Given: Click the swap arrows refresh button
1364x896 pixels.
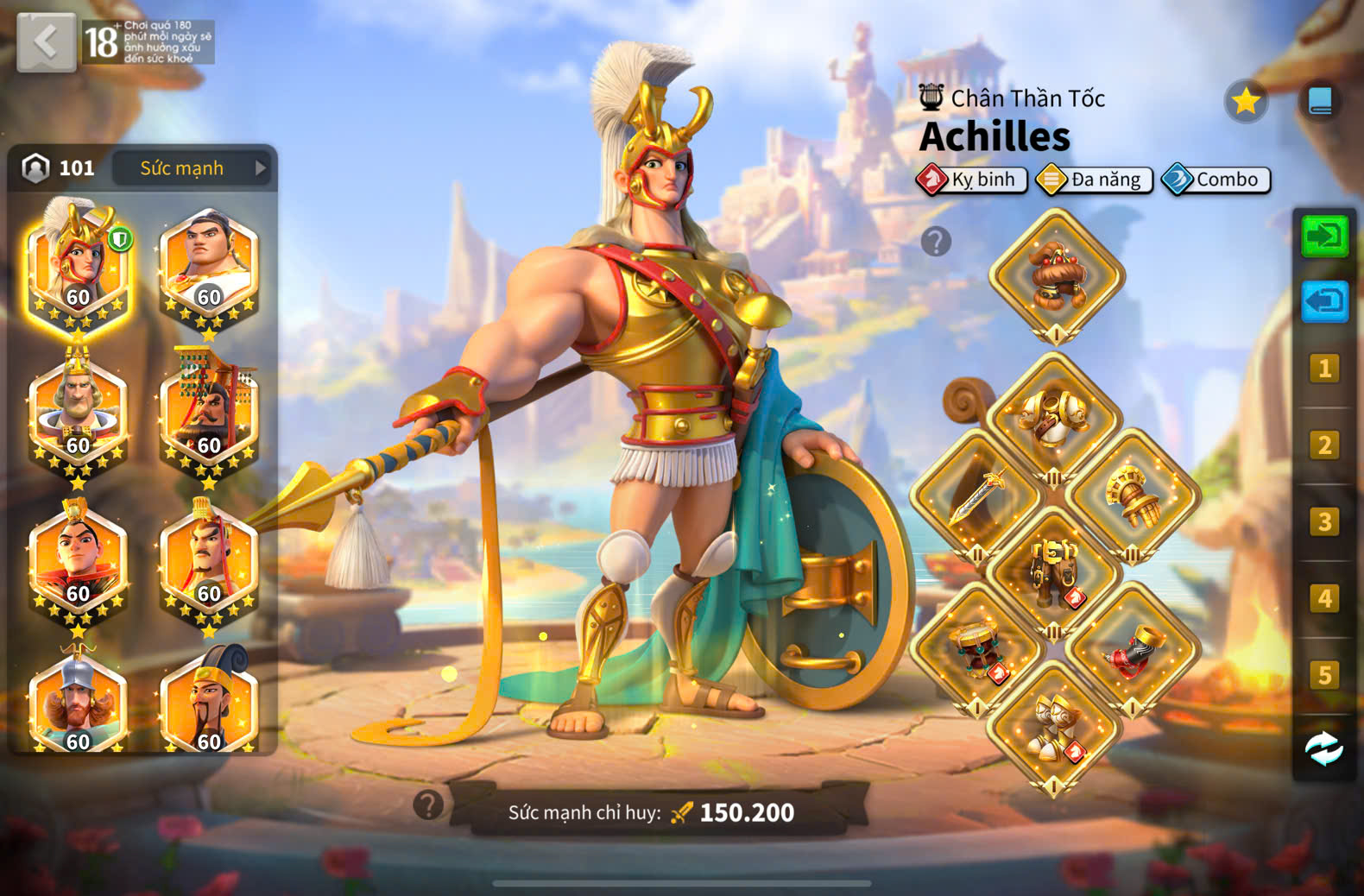Looking at the screenshot, I should tap(1324, 748).
